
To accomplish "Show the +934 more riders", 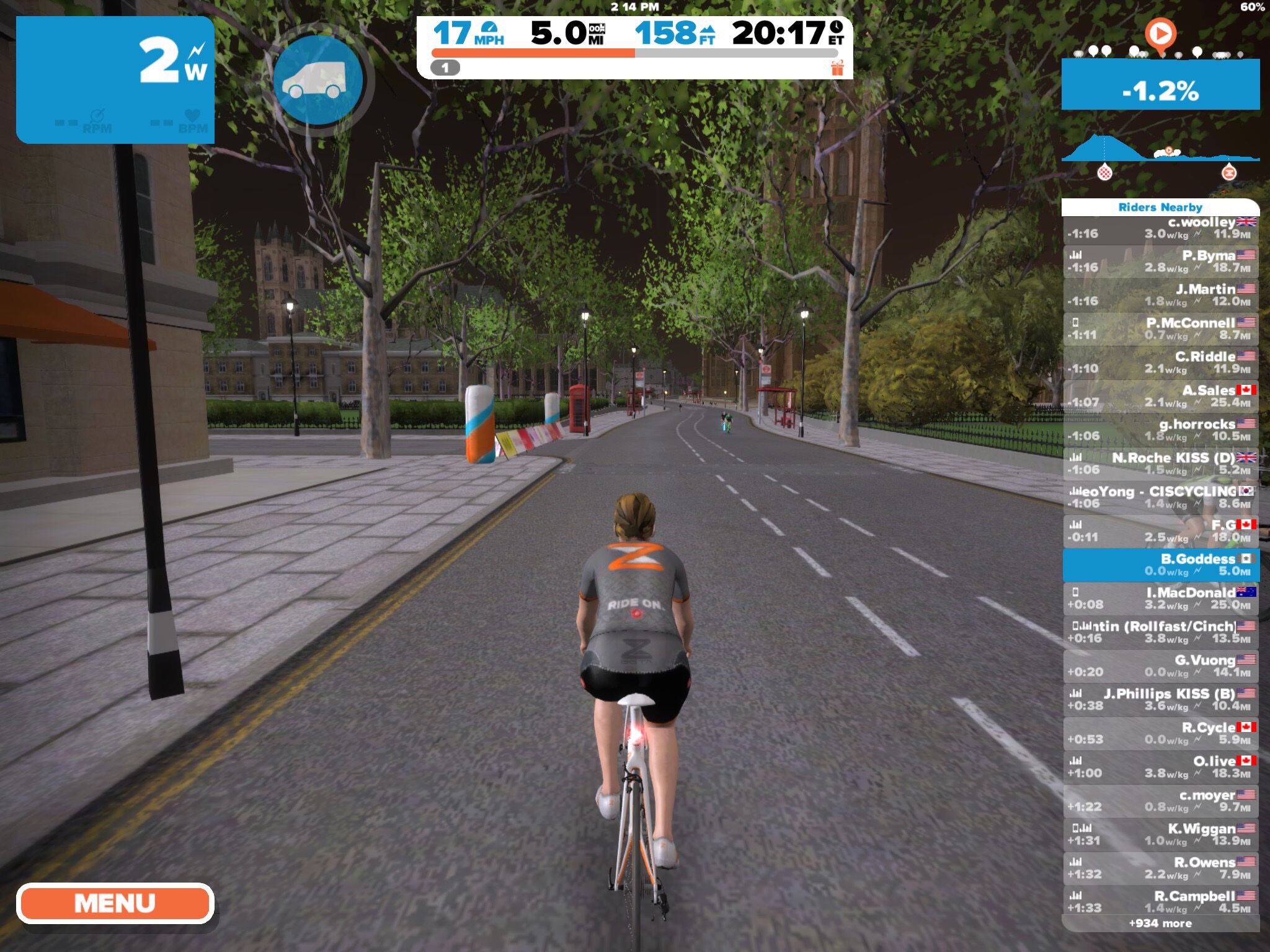I will tap(1160, 923).
